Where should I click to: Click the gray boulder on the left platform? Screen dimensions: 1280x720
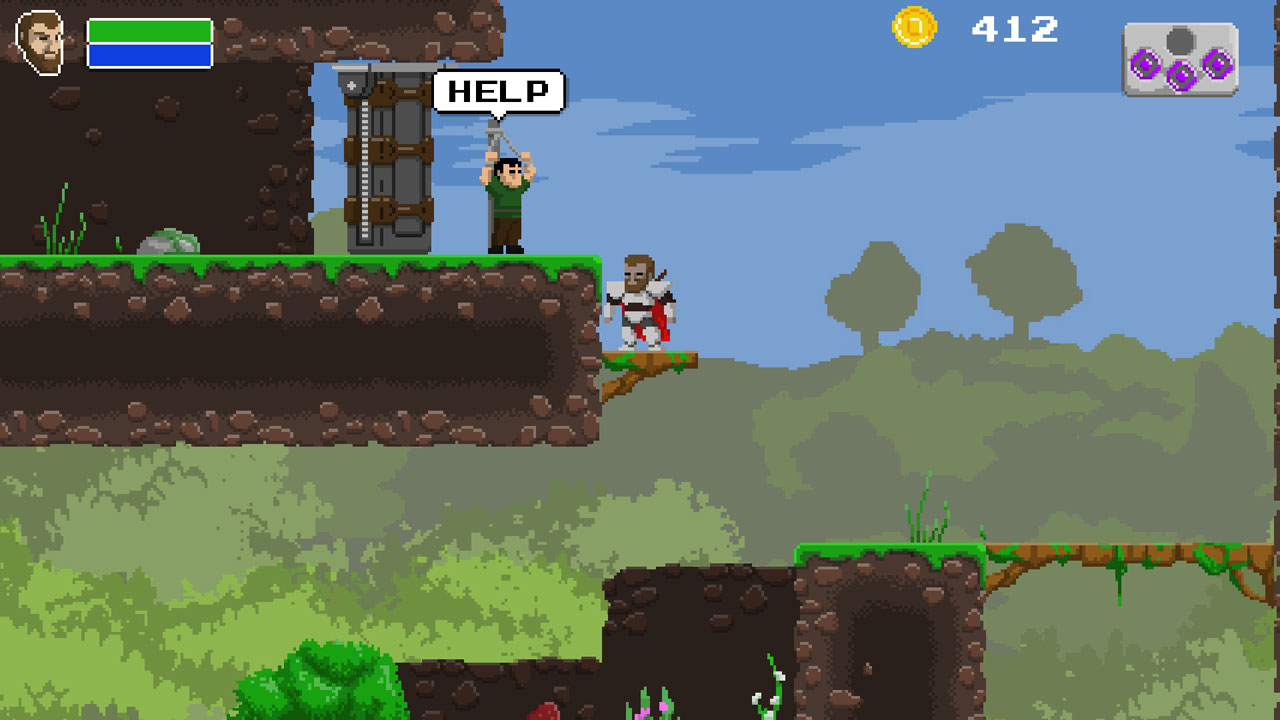point(165,240)
